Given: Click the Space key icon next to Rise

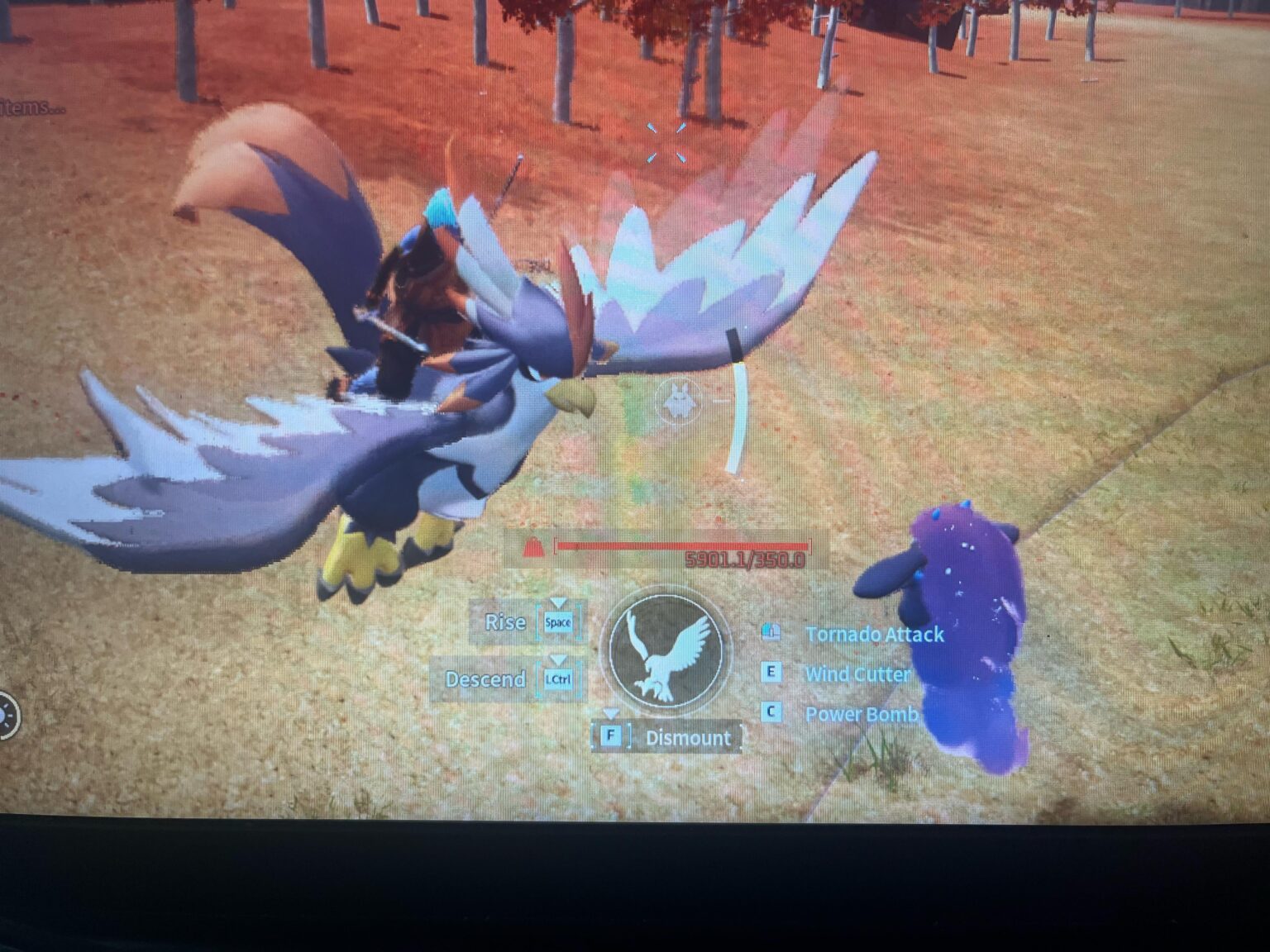Looking at the screenshot, I should point(558,623).
